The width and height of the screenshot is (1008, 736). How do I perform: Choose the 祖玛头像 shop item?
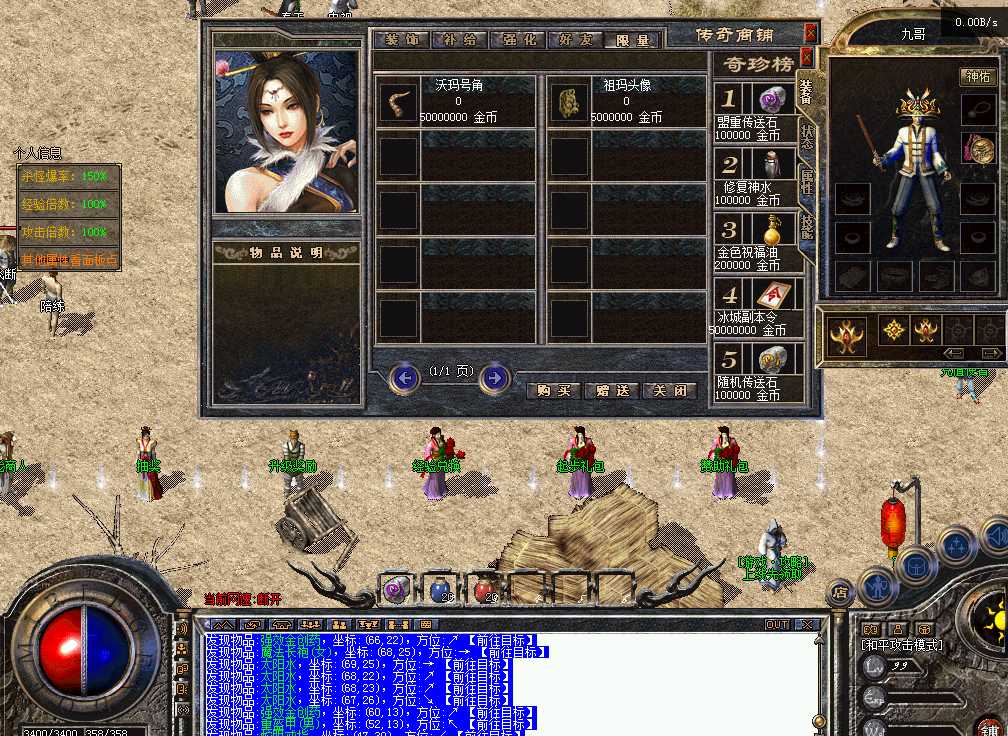(627, 102)
